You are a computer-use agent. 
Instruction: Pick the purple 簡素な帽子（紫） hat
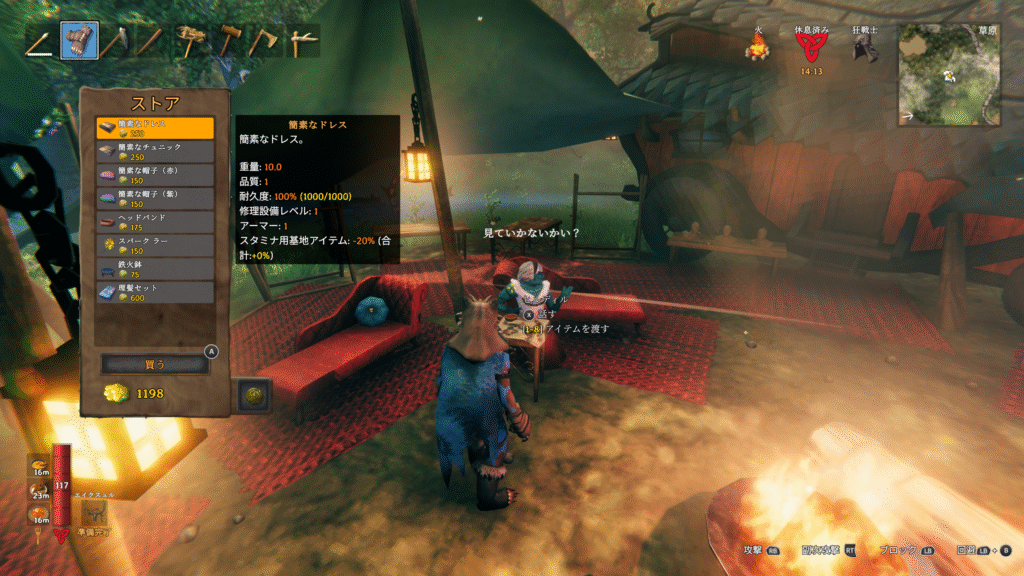155,199
